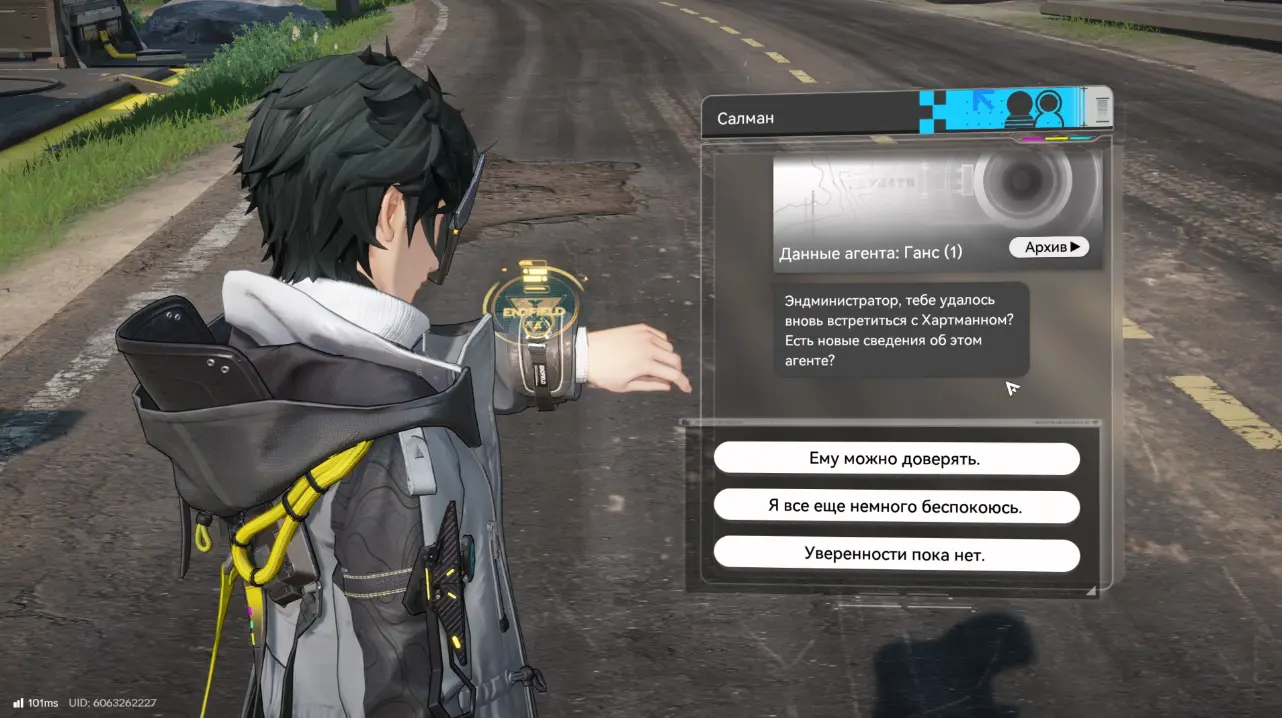The image size is (1282, 718).
Task: Open the Архив button on agent card
Action: pyautogui.click(x=1048, y=247)
